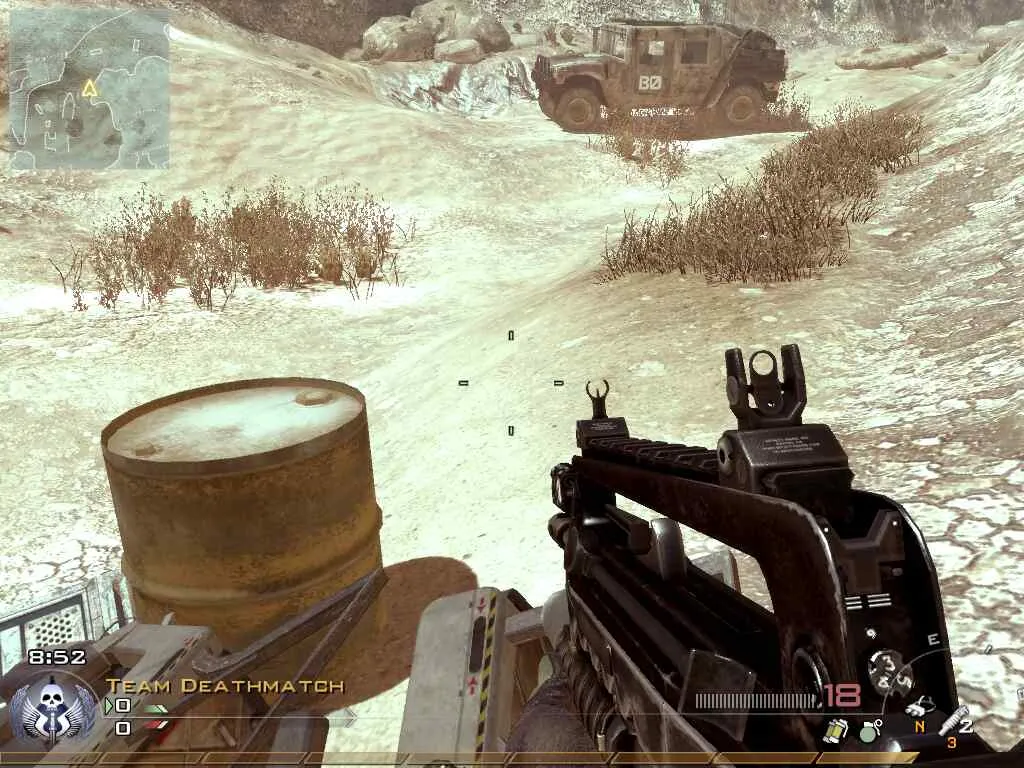Screen dimensions: 1024x768
Task: Activate the night vision goggles icon
Action: (x=920, y=708)
